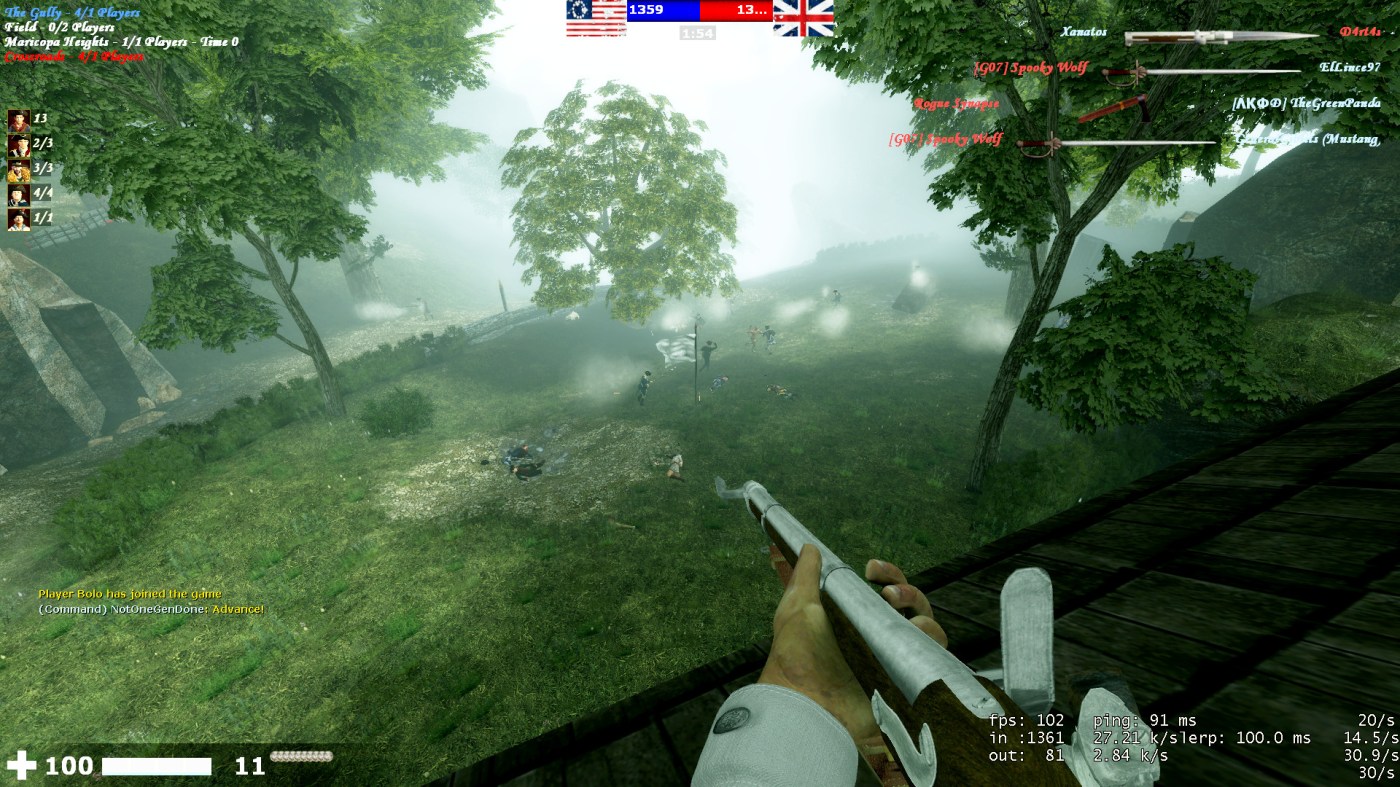Select The Gully objective entry
This screenshot has height=787, width=1400.
coord(72,13)
